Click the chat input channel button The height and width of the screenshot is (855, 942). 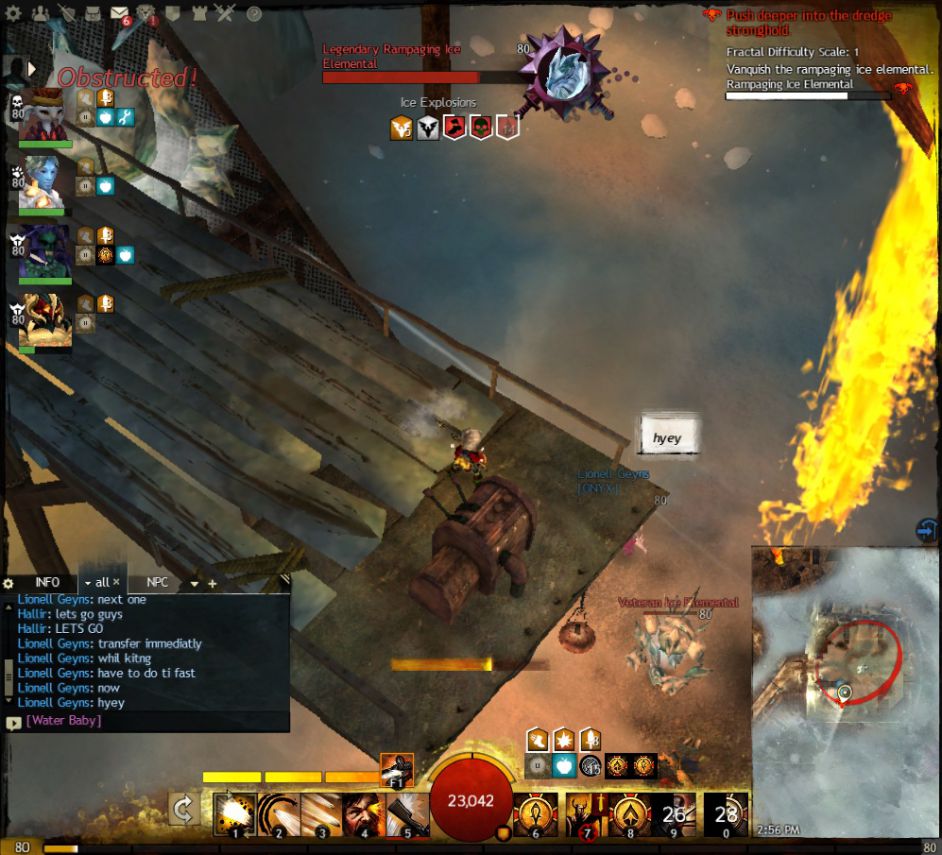pos(13,721)
